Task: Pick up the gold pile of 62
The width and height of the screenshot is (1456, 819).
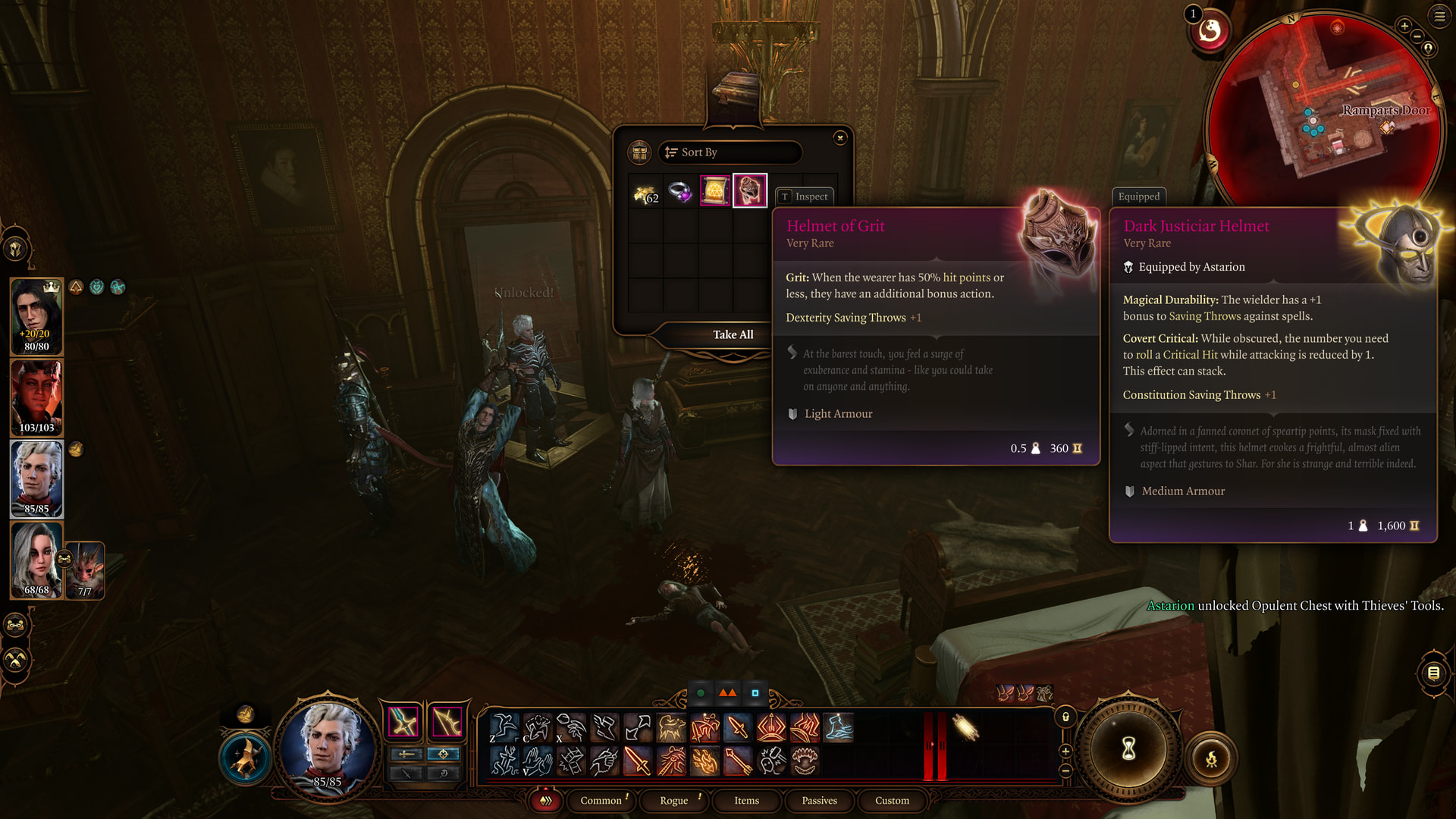Action: 645,193
